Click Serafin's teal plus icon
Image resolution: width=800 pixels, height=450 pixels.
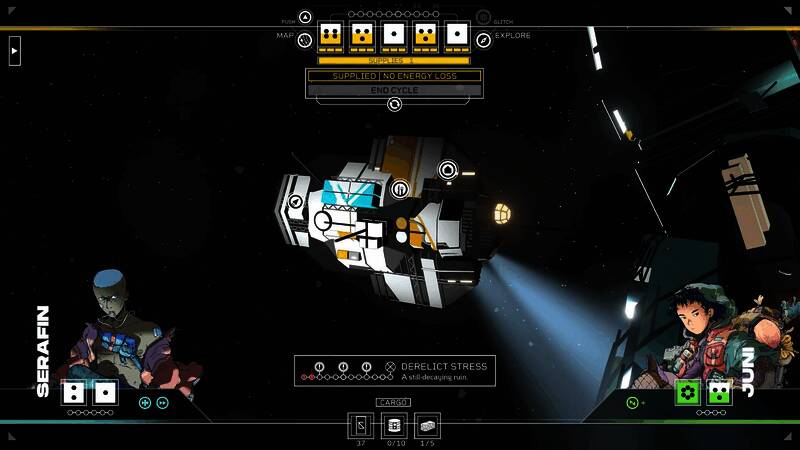145,403
